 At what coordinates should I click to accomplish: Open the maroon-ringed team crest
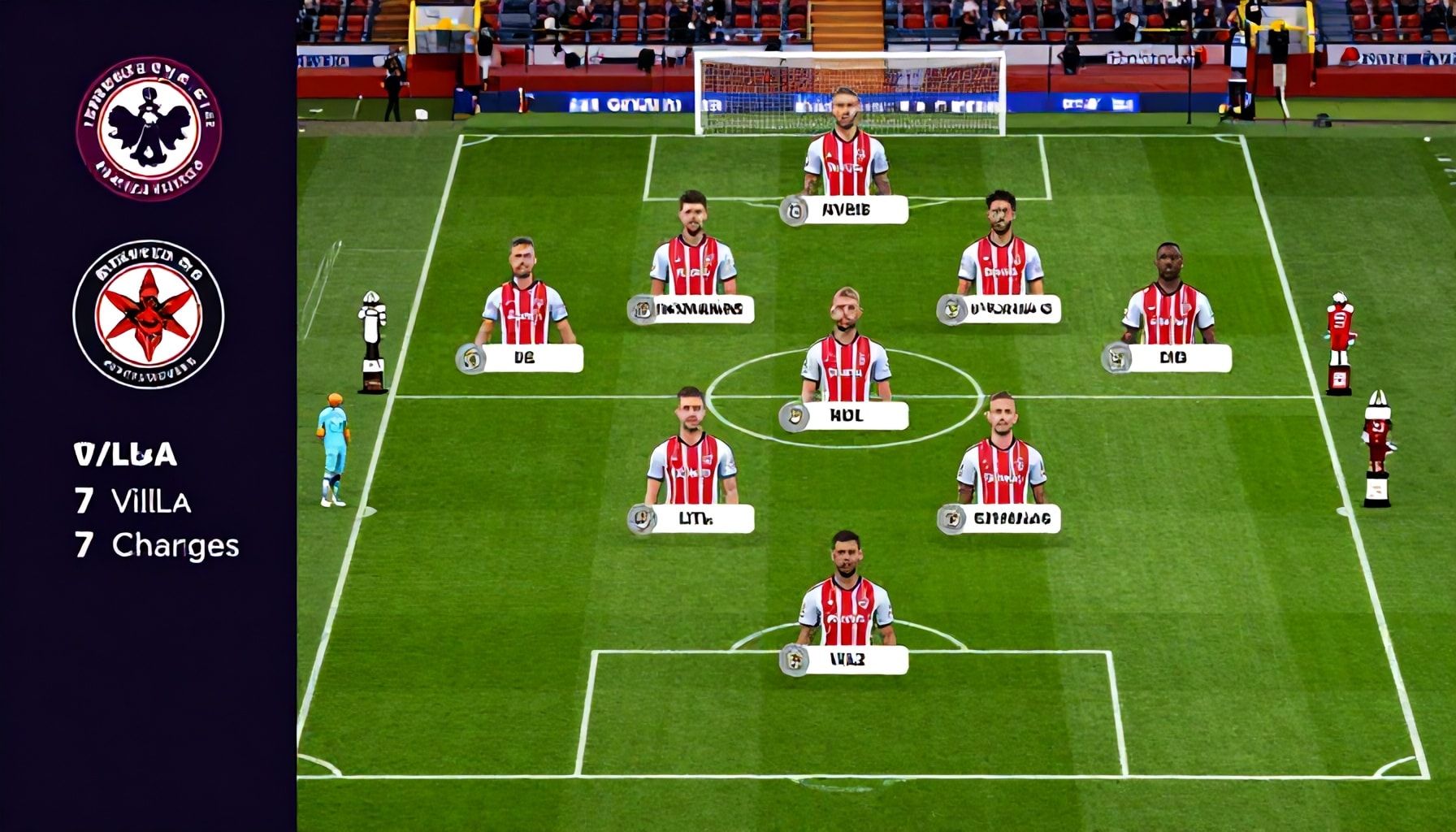(149, 128)
